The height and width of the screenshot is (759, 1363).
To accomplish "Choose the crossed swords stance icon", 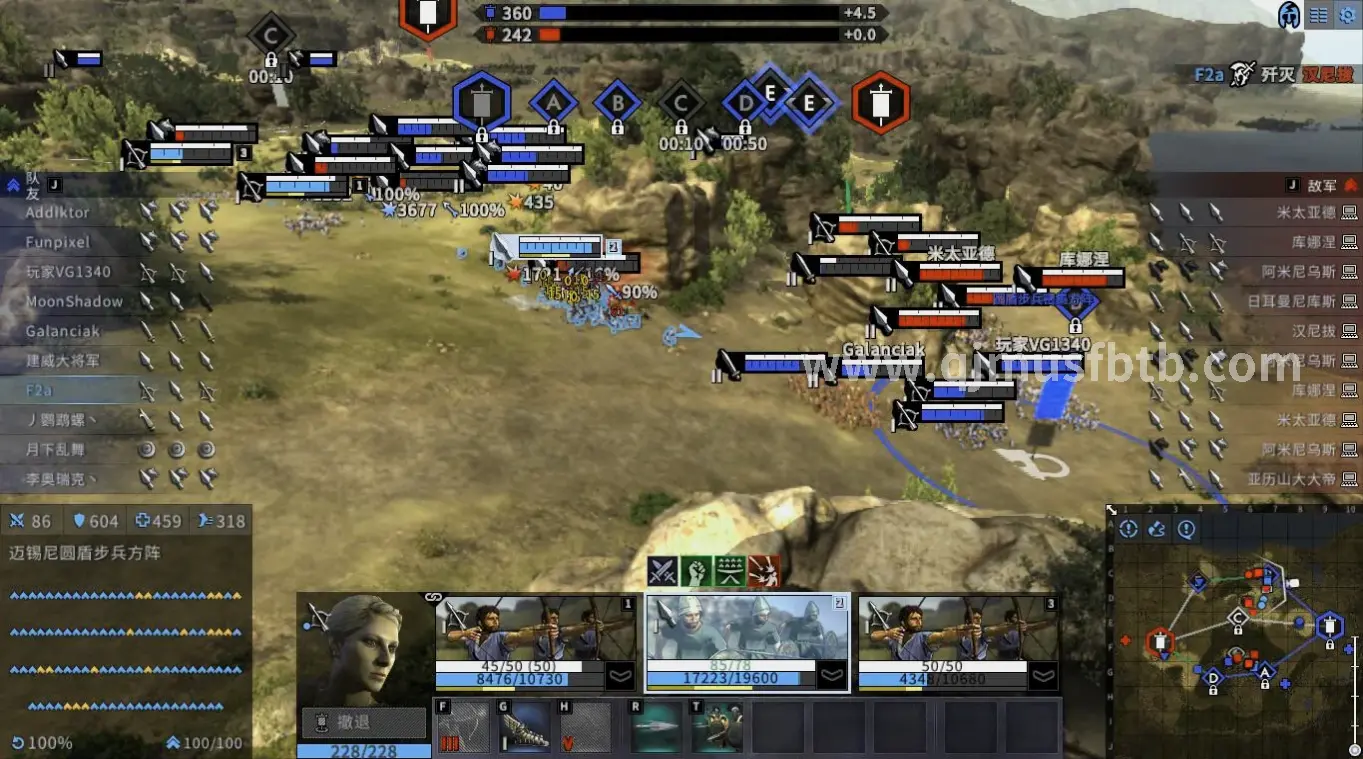I will point(663,571).
